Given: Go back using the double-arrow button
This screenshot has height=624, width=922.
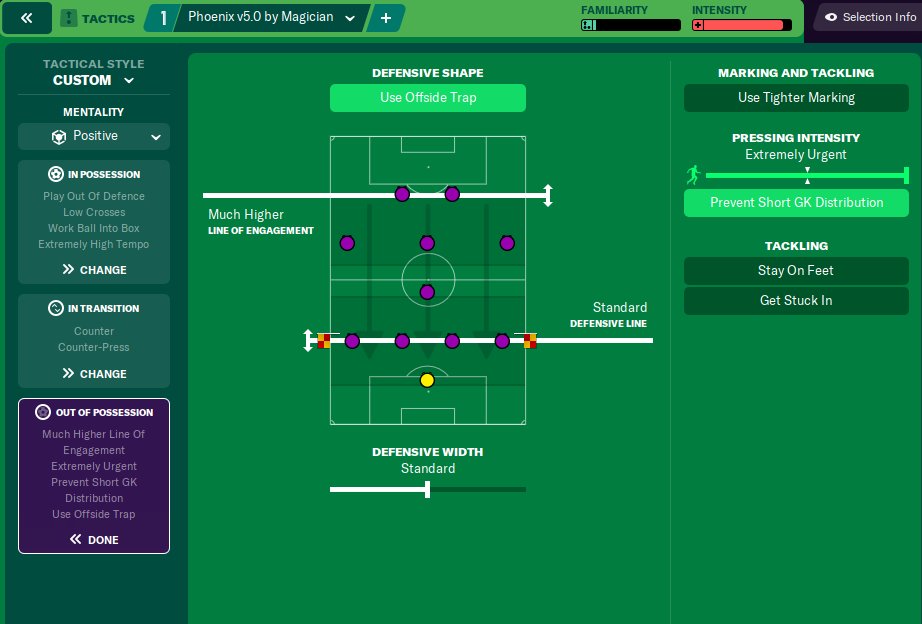Looking at the screenshot, I should [x=27, y=18].
